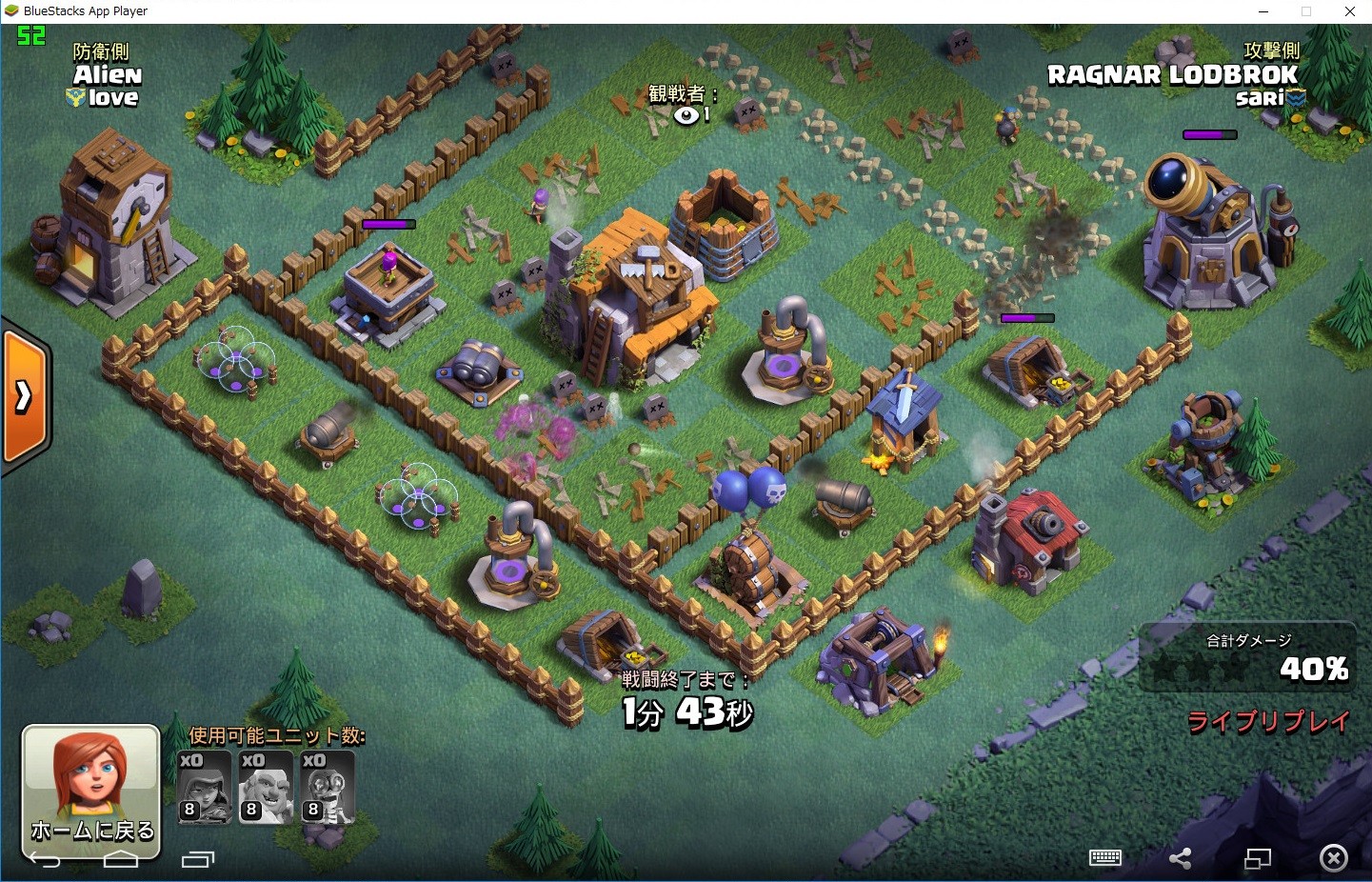
Task: Tap the Android back arrow button
Action: pyautogui.click(x=45, y=860)
